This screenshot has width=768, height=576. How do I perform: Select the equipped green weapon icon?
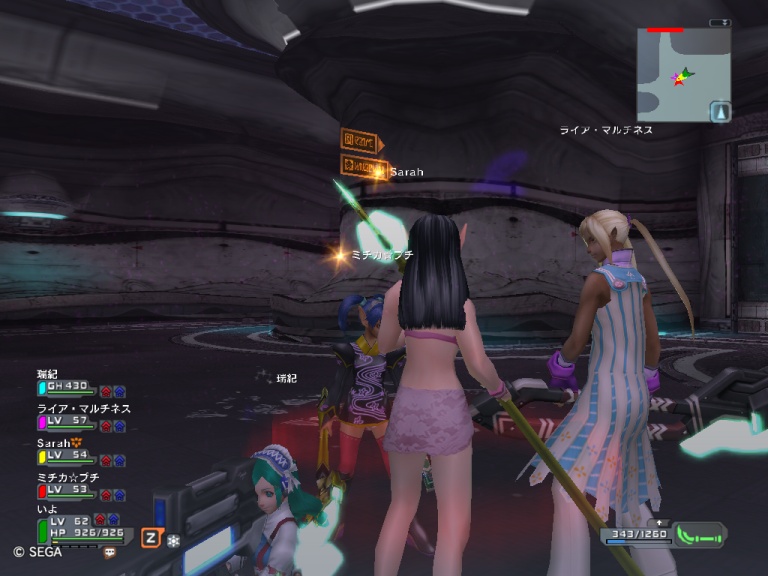click(x=699, y=534)
